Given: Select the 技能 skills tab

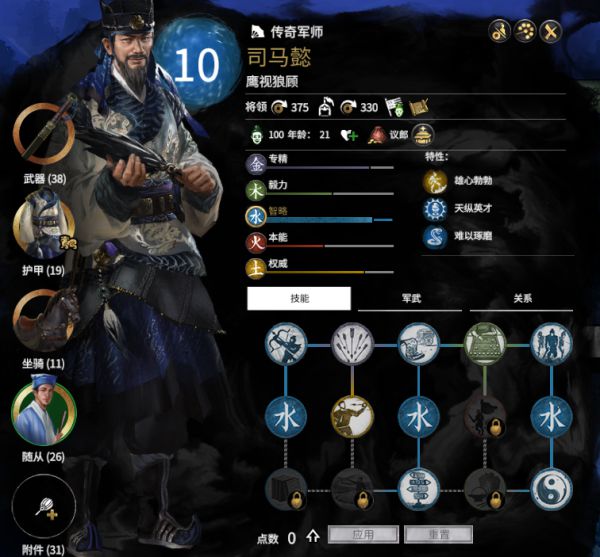Looking at the screenshot, I should click(x=299, y=298).
